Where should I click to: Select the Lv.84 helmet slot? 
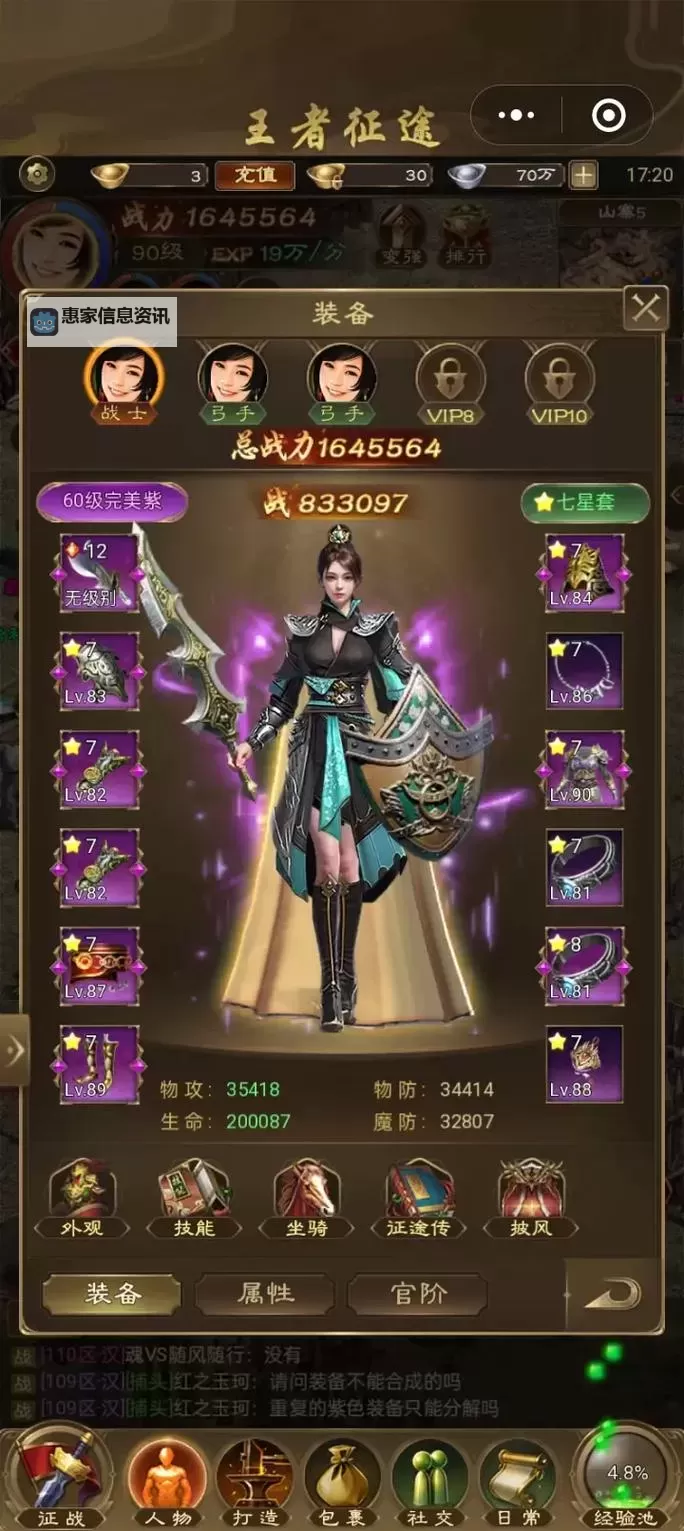click(x=584, y=573)
